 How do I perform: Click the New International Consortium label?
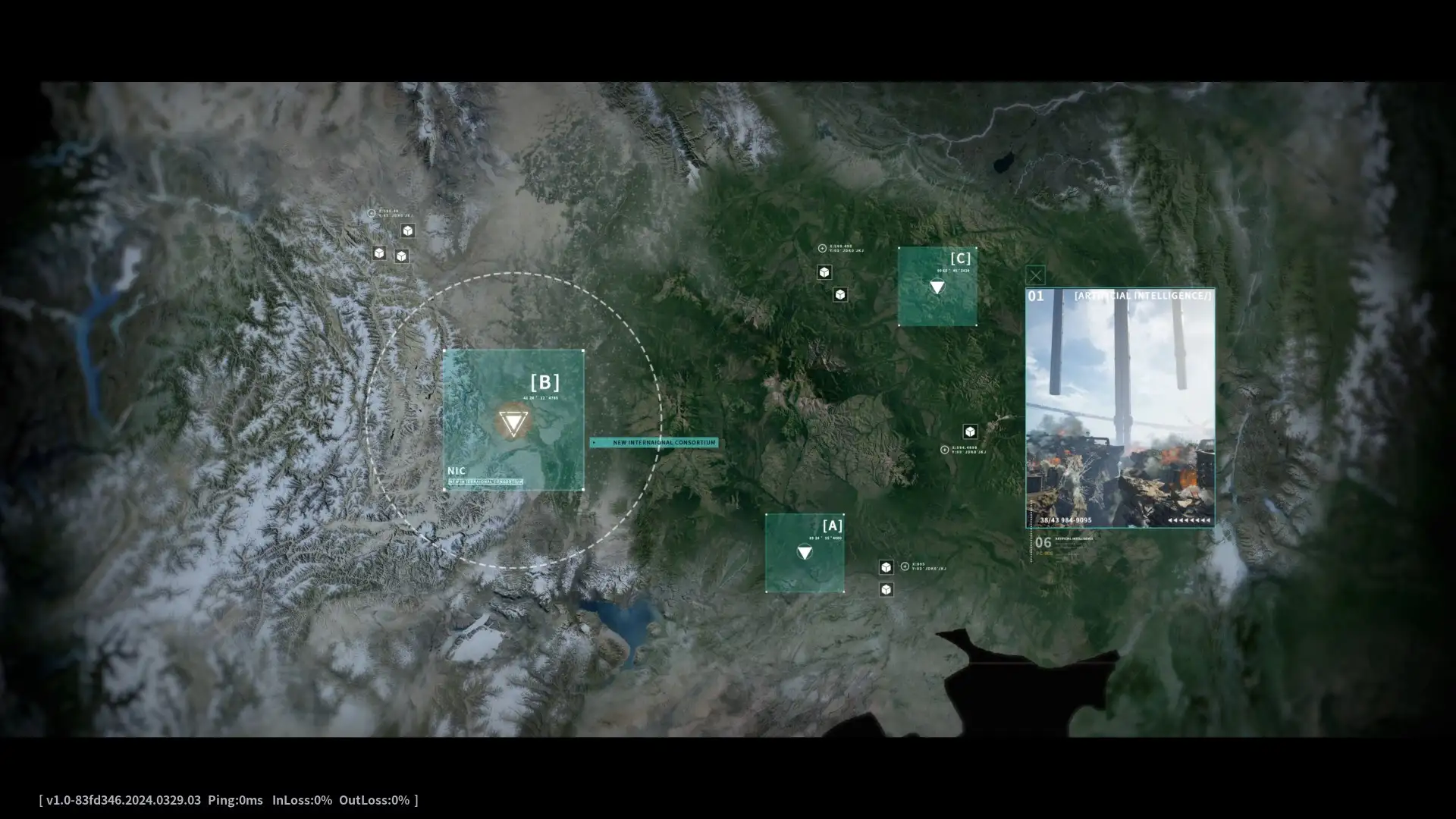654,442
